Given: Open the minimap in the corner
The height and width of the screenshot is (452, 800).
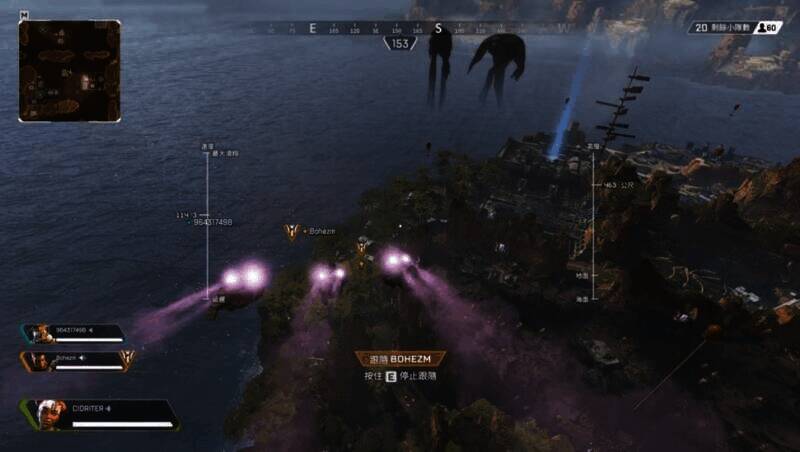Looking at the screenshot, I should click(69, 71).
